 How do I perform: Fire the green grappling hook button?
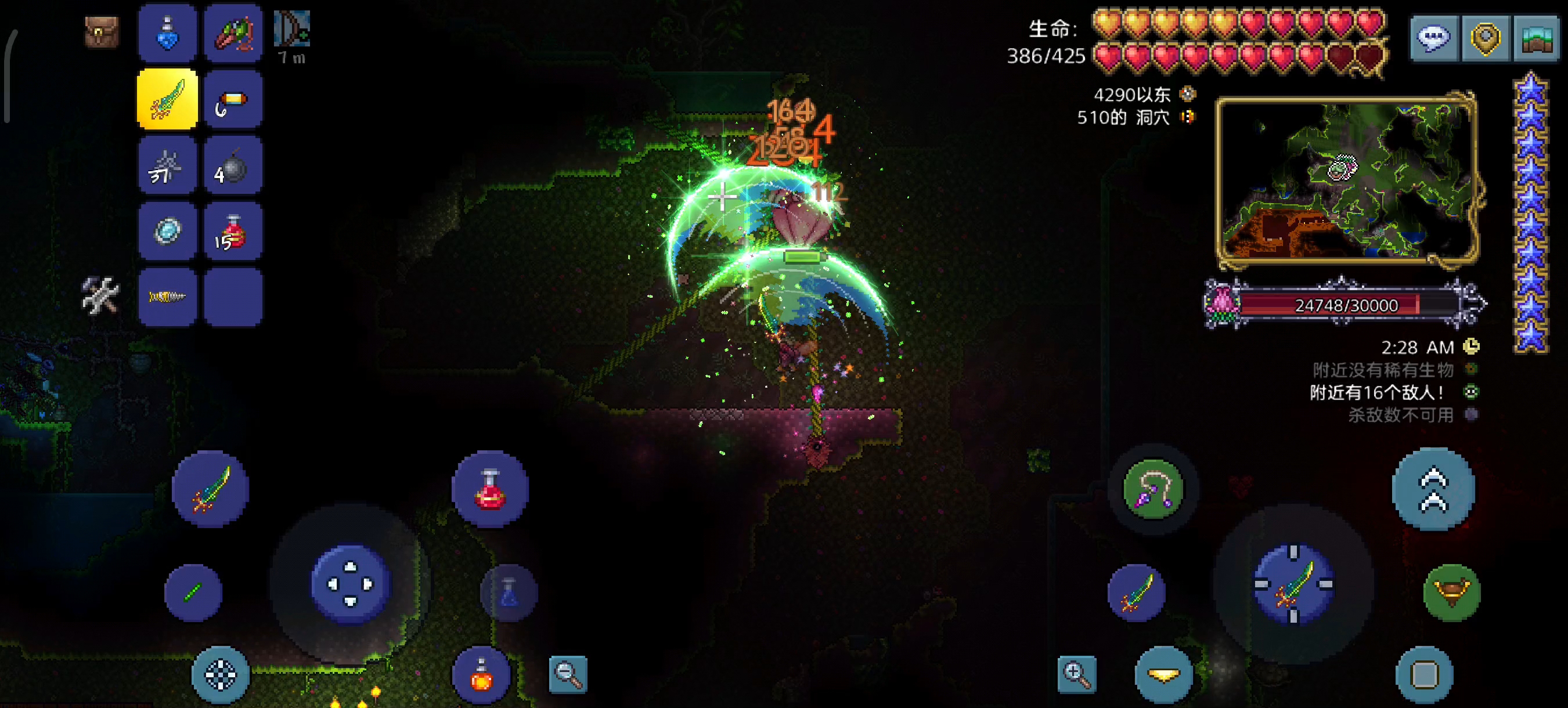pos(1152,489)
